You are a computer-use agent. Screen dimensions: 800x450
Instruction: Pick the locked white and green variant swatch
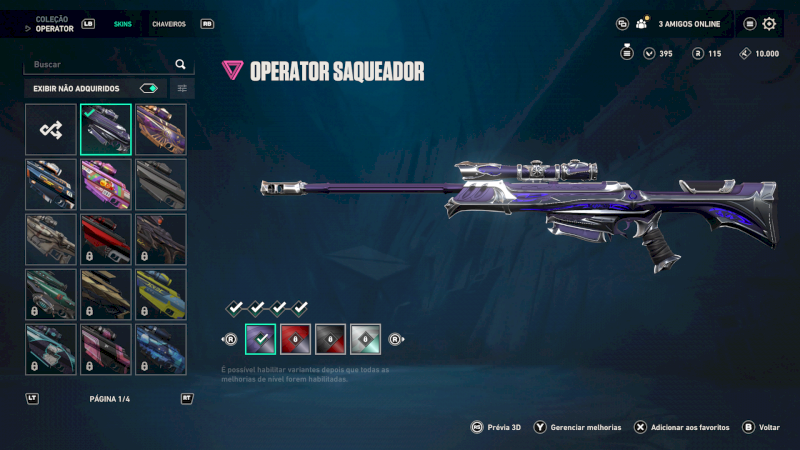tap(366, 340)
